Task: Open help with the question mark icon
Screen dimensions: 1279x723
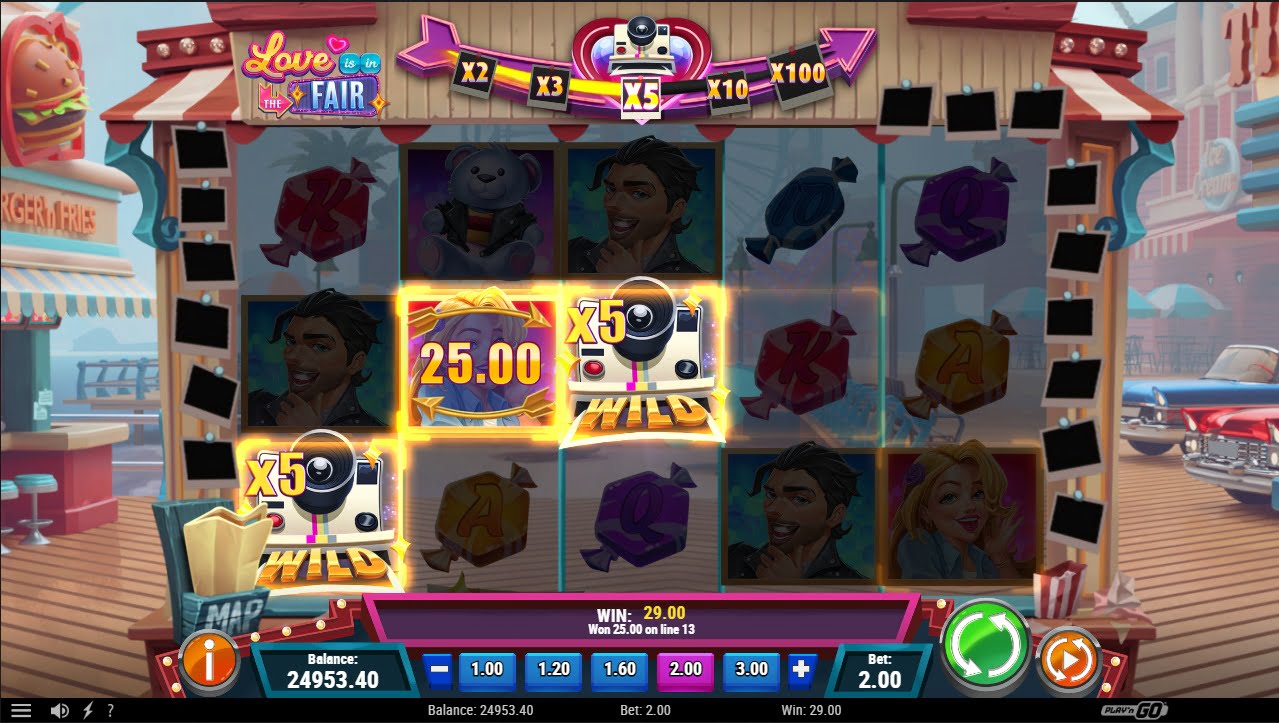Action: pyautogui.click(x=110, y=711)
